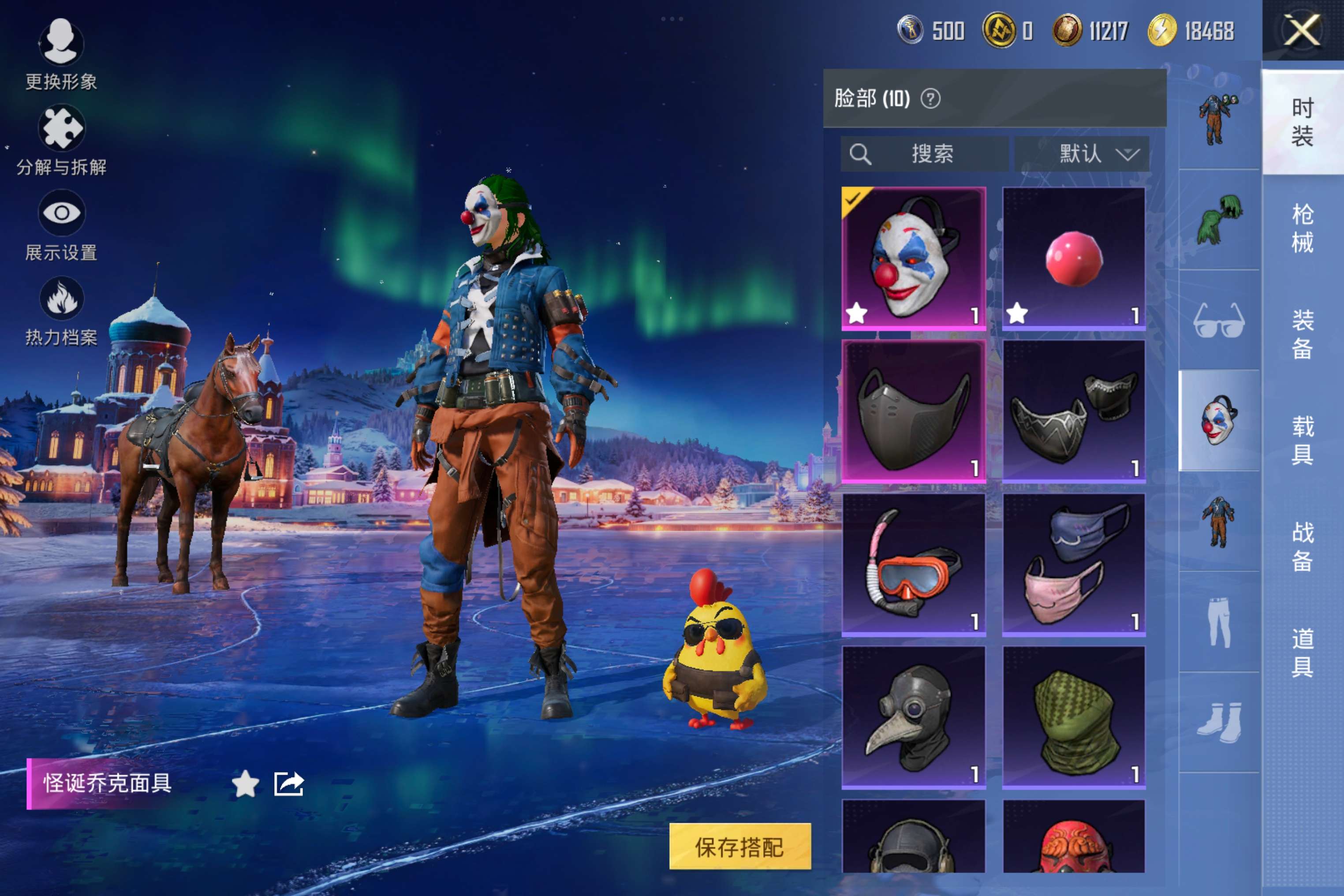Image resolution: width=1344 pixels, height=896 pixels.
Task: Open the pants category
Action: 1219,622
